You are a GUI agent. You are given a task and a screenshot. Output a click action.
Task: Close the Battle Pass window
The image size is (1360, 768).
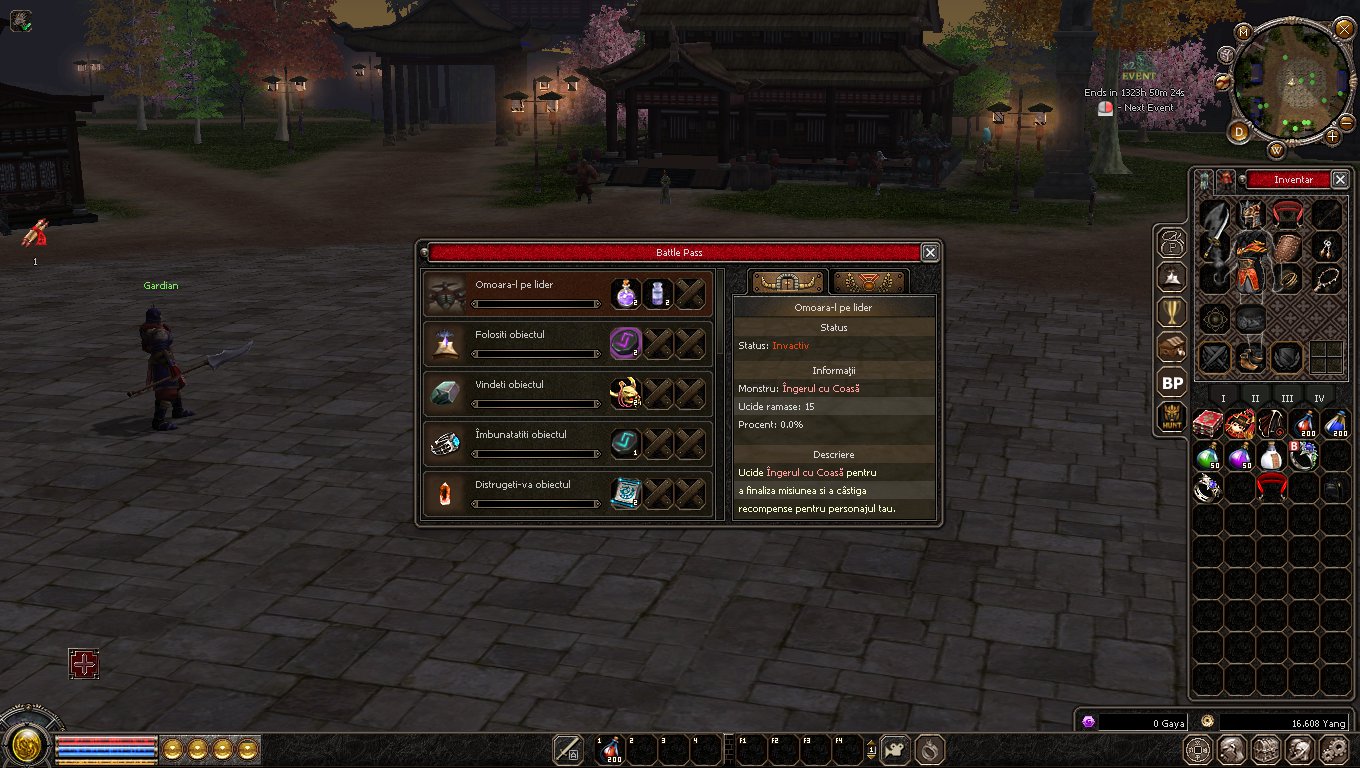930,253
